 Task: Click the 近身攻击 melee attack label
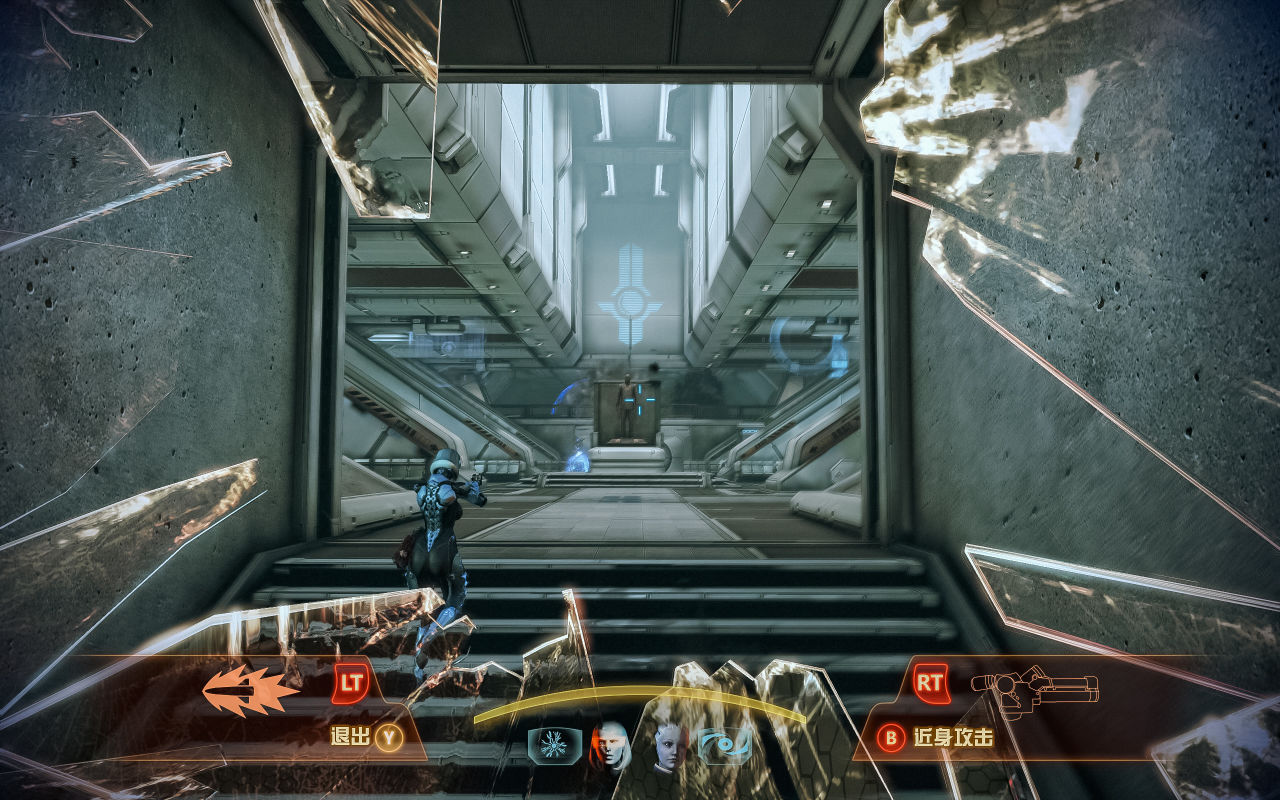click(x=953, y=738)
